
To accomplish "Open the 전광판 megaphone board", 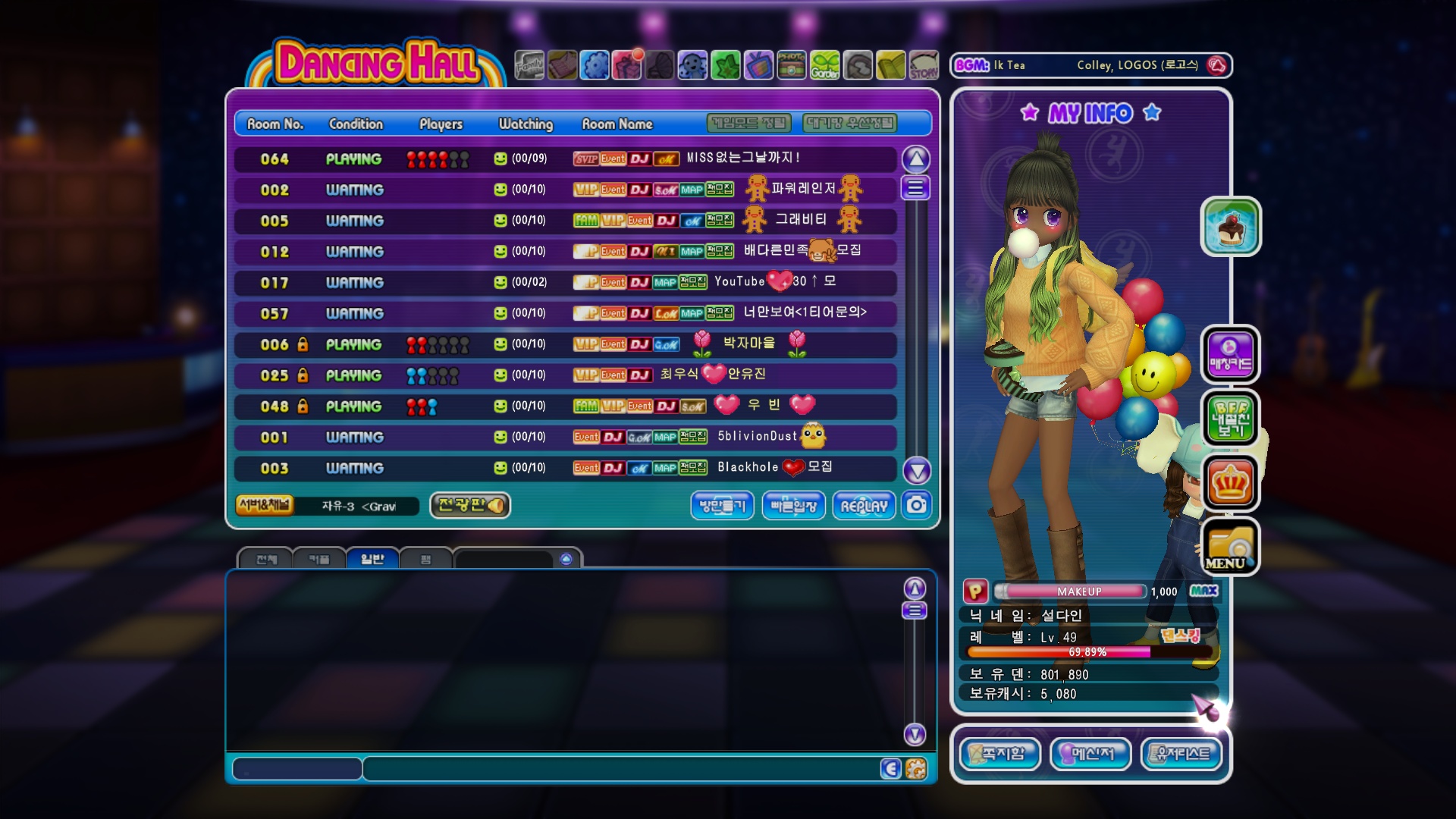I will point(470,505).
